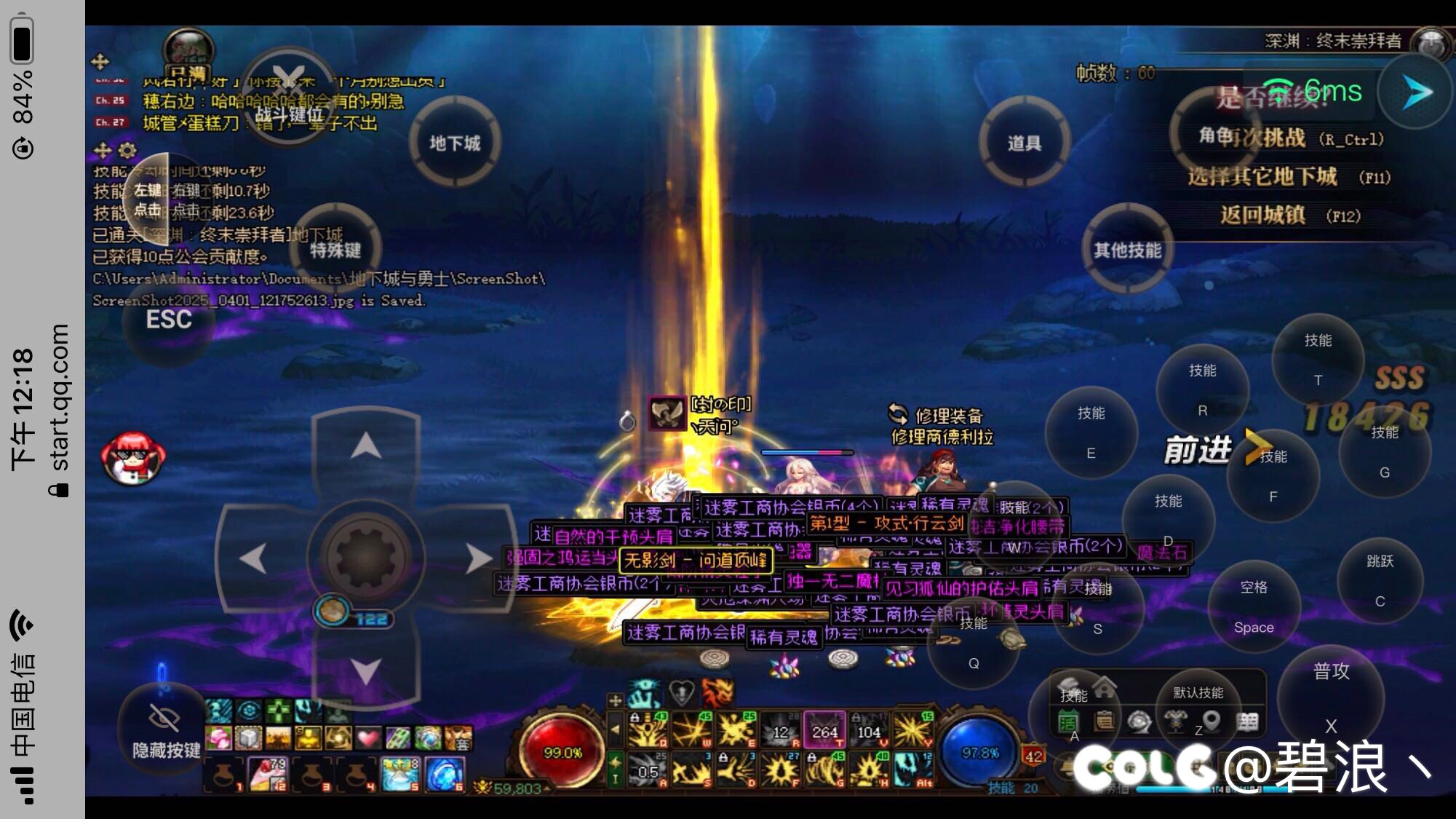Viewport: 1456px width, 819px height.
Task: Toggle the 隐藏按键 hide buttons control
Action: click(165, 730)
